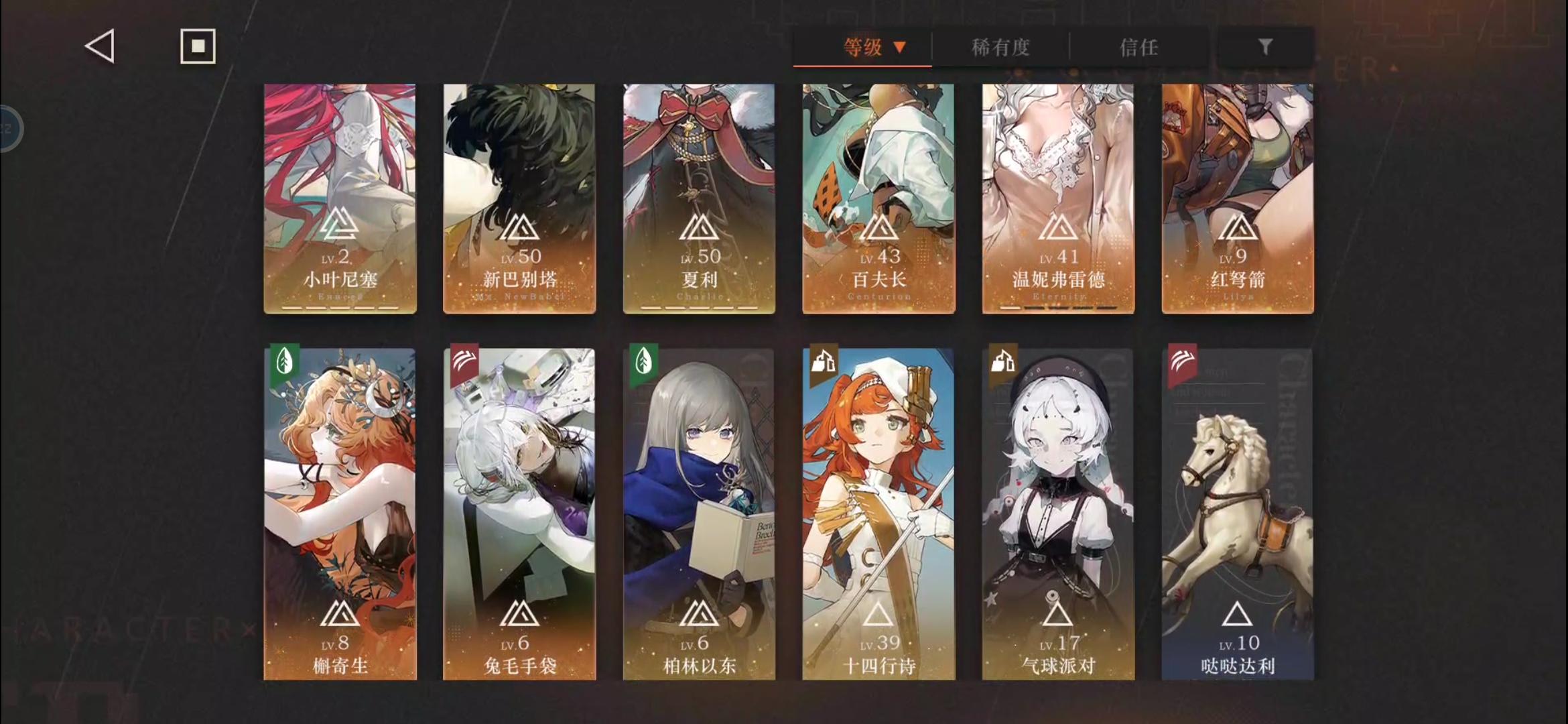Open the filter funnel icon

tap(1265, 47)
